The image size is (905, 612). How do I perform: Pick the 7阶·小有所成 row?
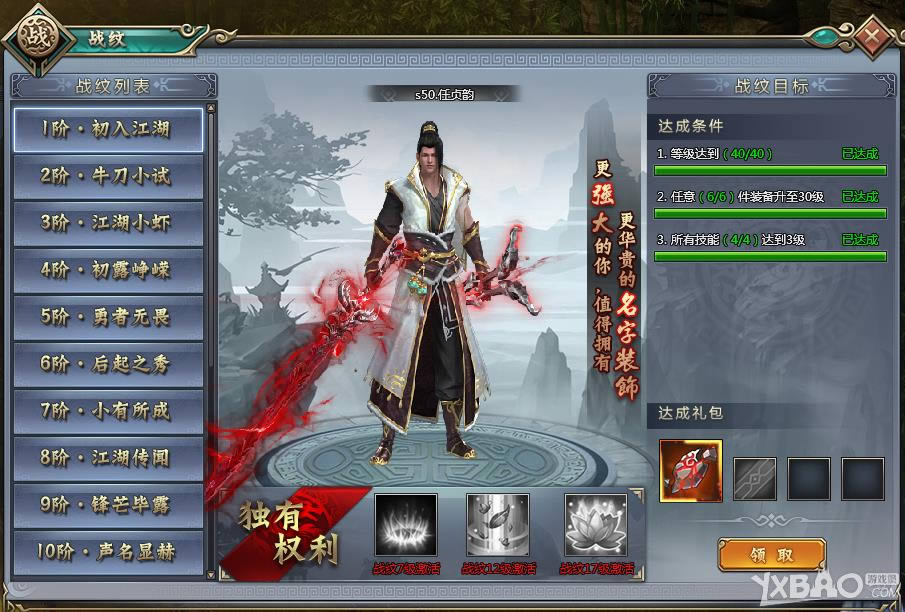[x=107, y=411]
